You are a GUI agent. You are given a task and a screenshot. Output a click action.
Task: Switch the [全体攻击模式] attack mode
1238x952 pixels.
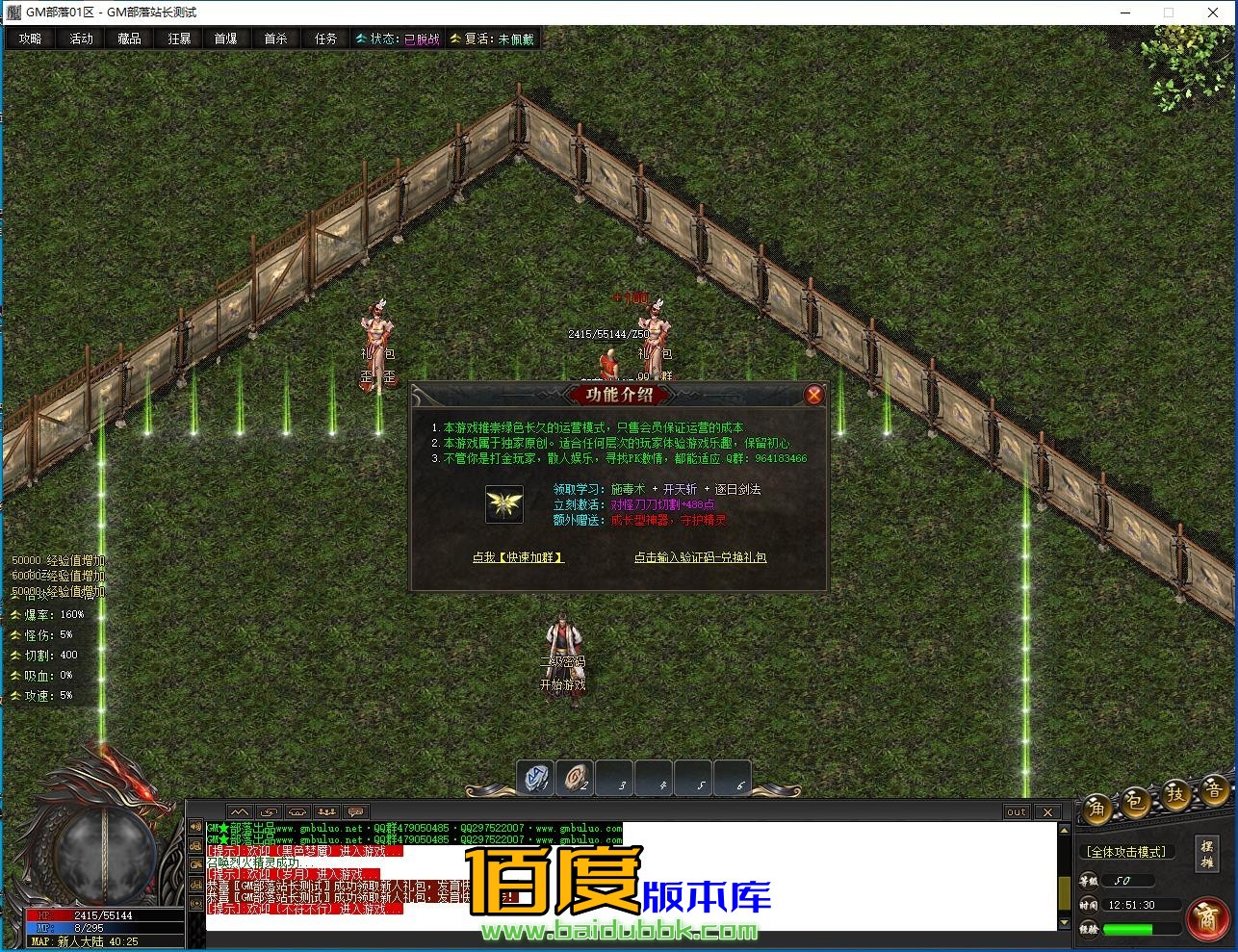point(1126,851)
